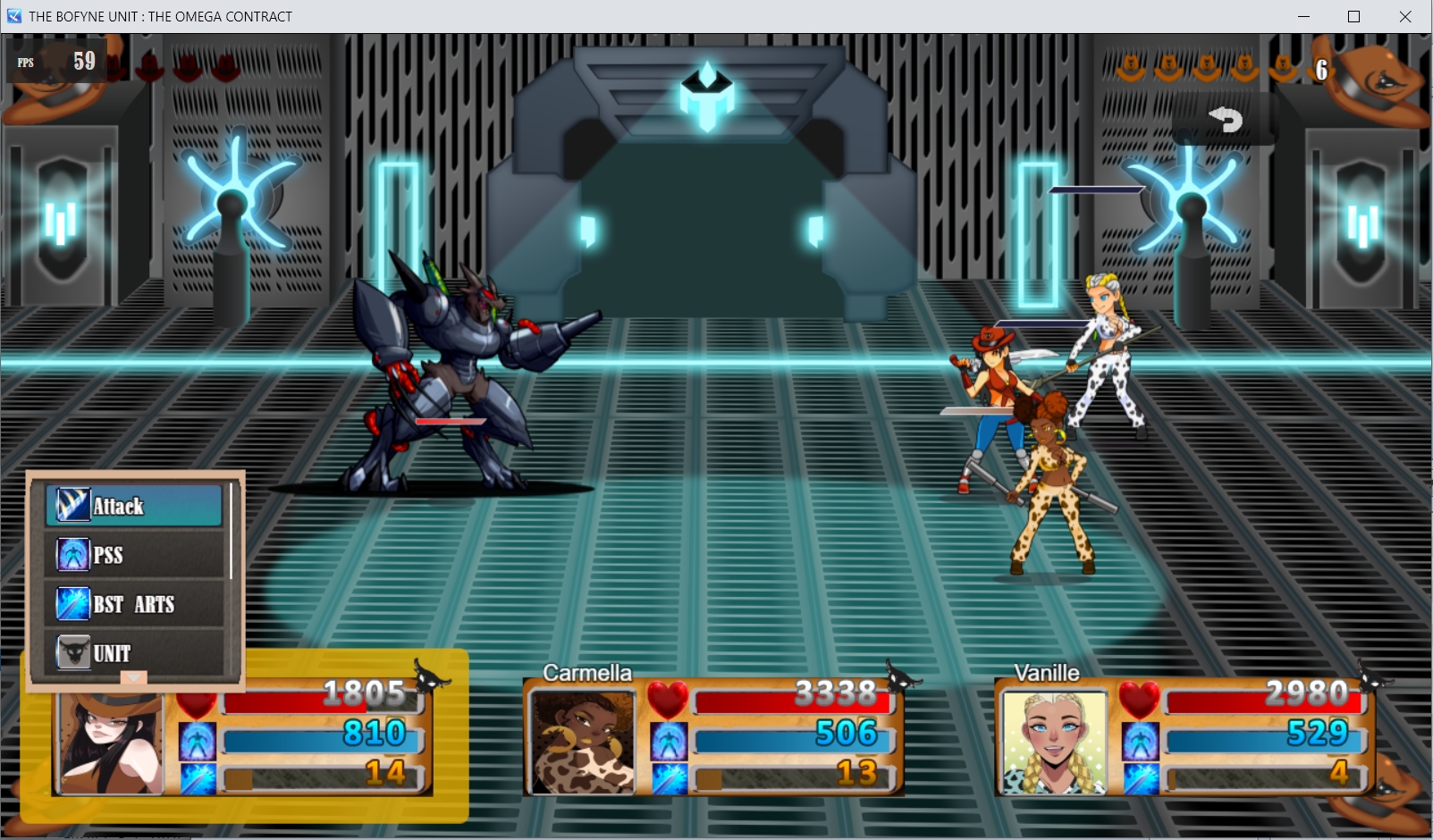Minimize the game window
1433x840 pixels.
[1303, 16]
